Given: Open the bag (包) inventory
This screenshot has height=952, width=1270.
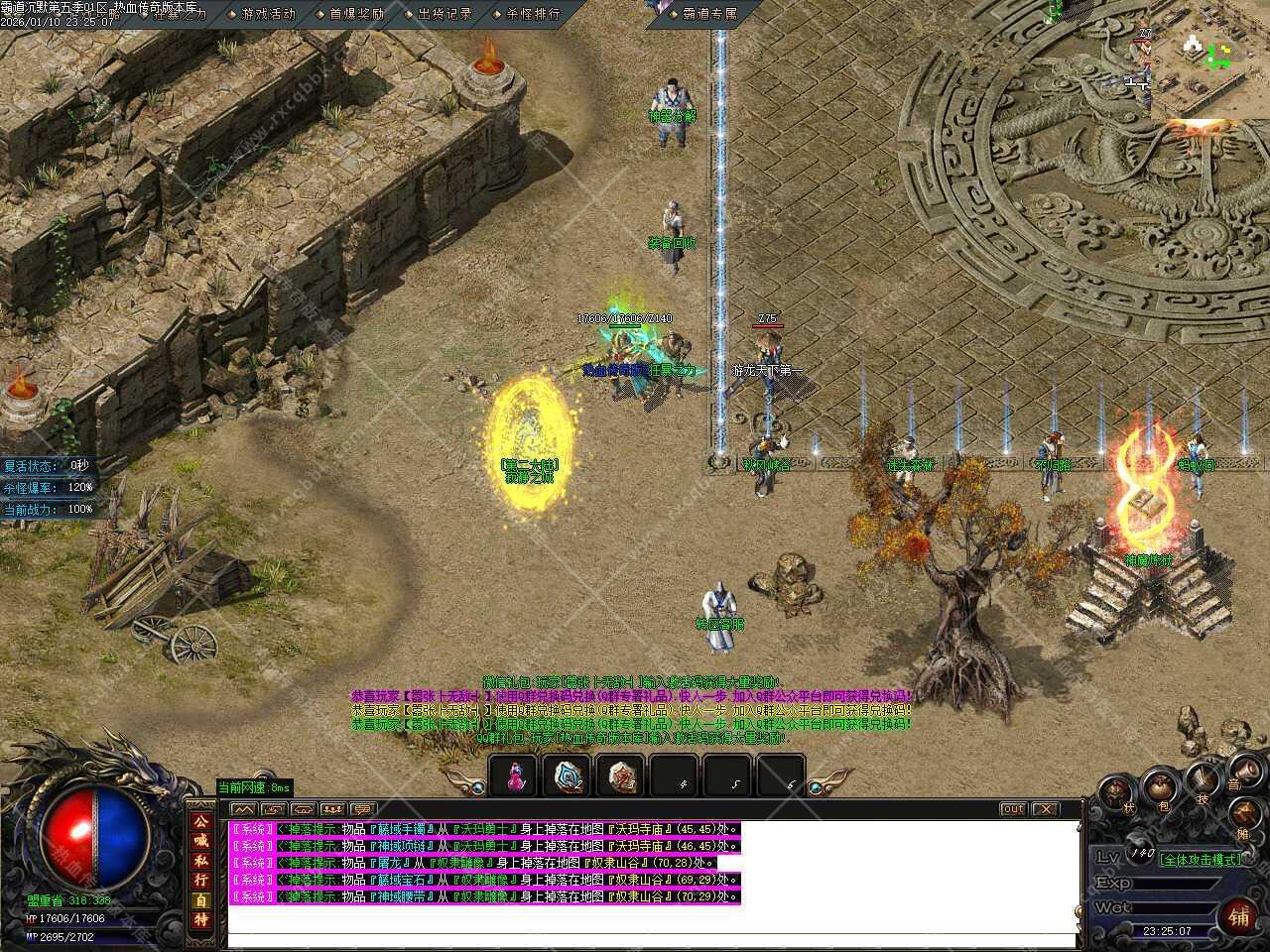Looking at the screenshot, I should 1159,786.
